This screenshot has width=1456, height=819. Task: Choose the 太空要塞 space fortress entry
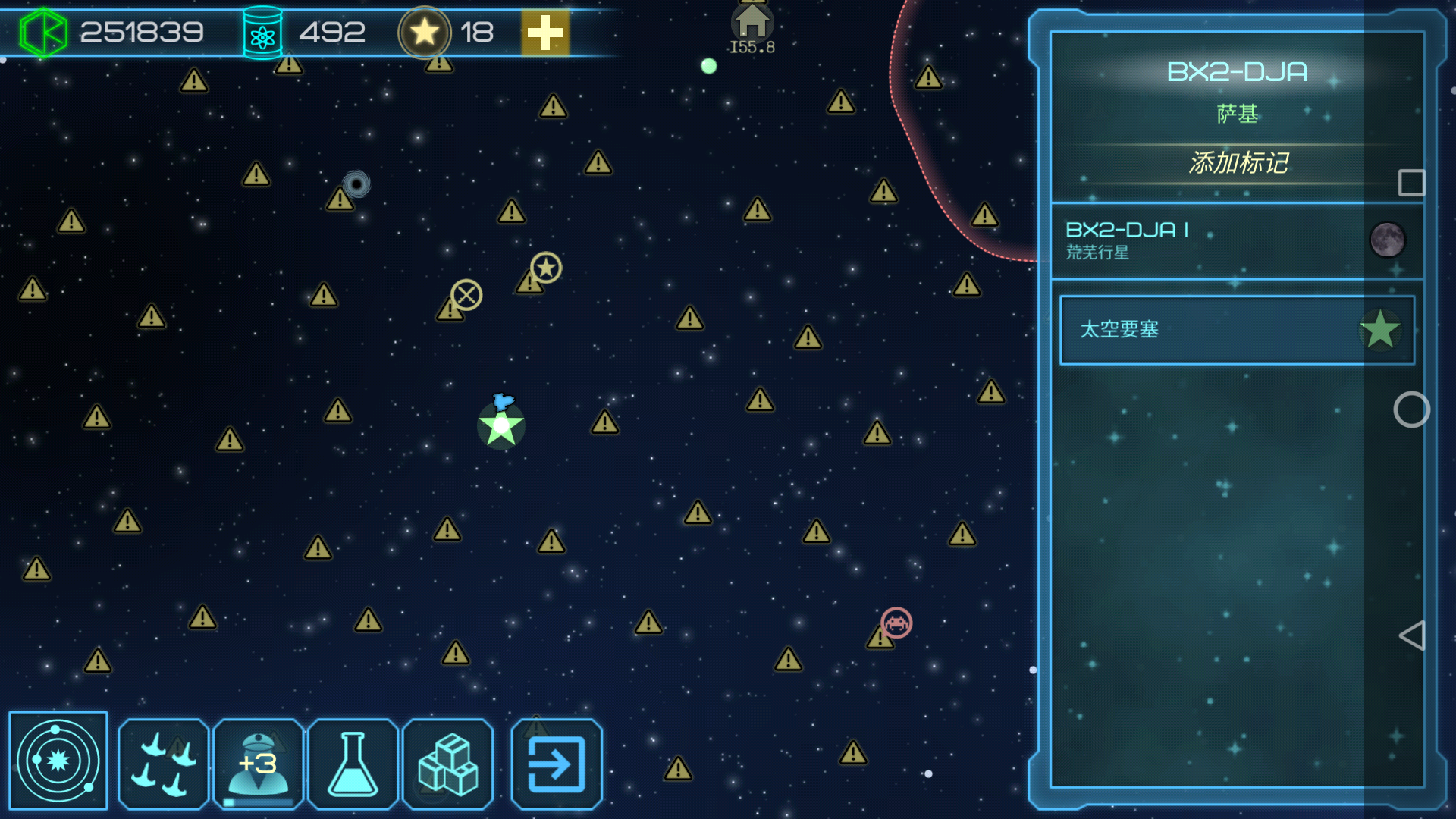1236,330
